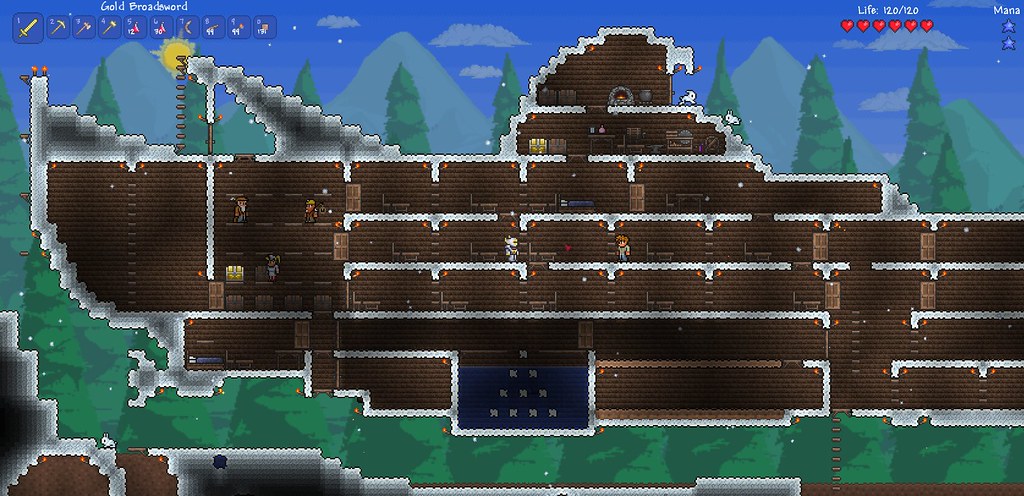Choose the wood block stack of 131
Screen dimensions: 1024x496
(x=262, y=28)
